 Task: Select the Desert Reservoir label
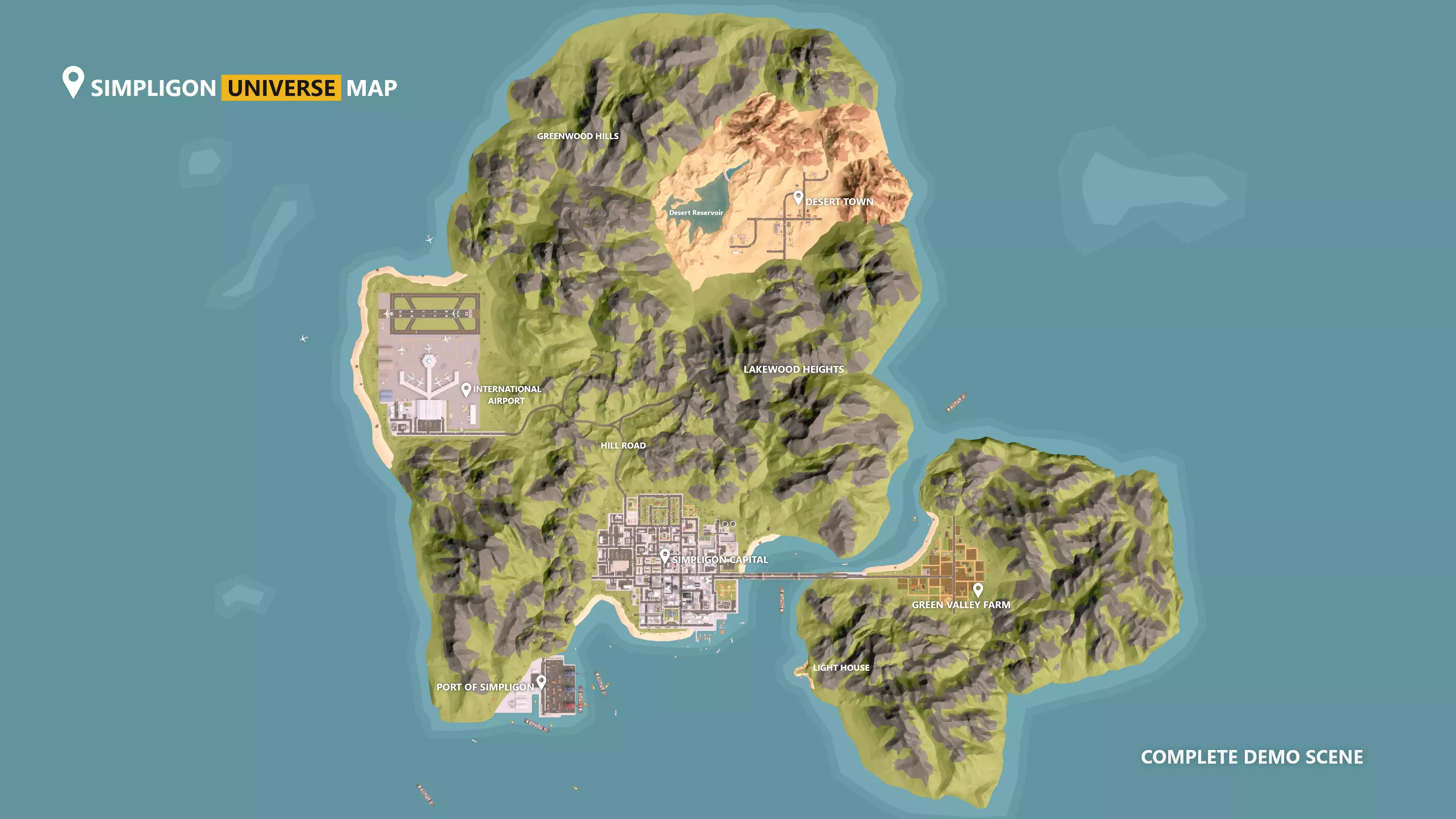click(x=696, y=212)
